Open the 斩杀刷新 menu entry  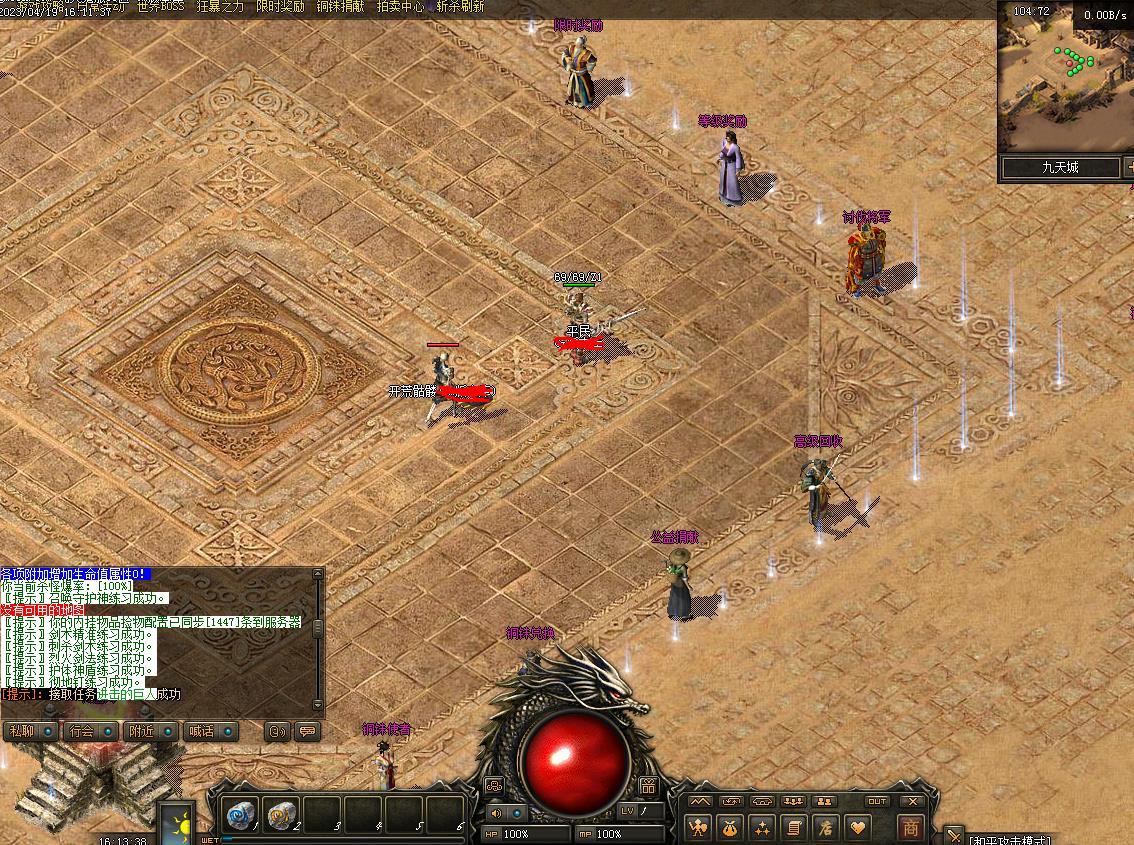(460, 6)
